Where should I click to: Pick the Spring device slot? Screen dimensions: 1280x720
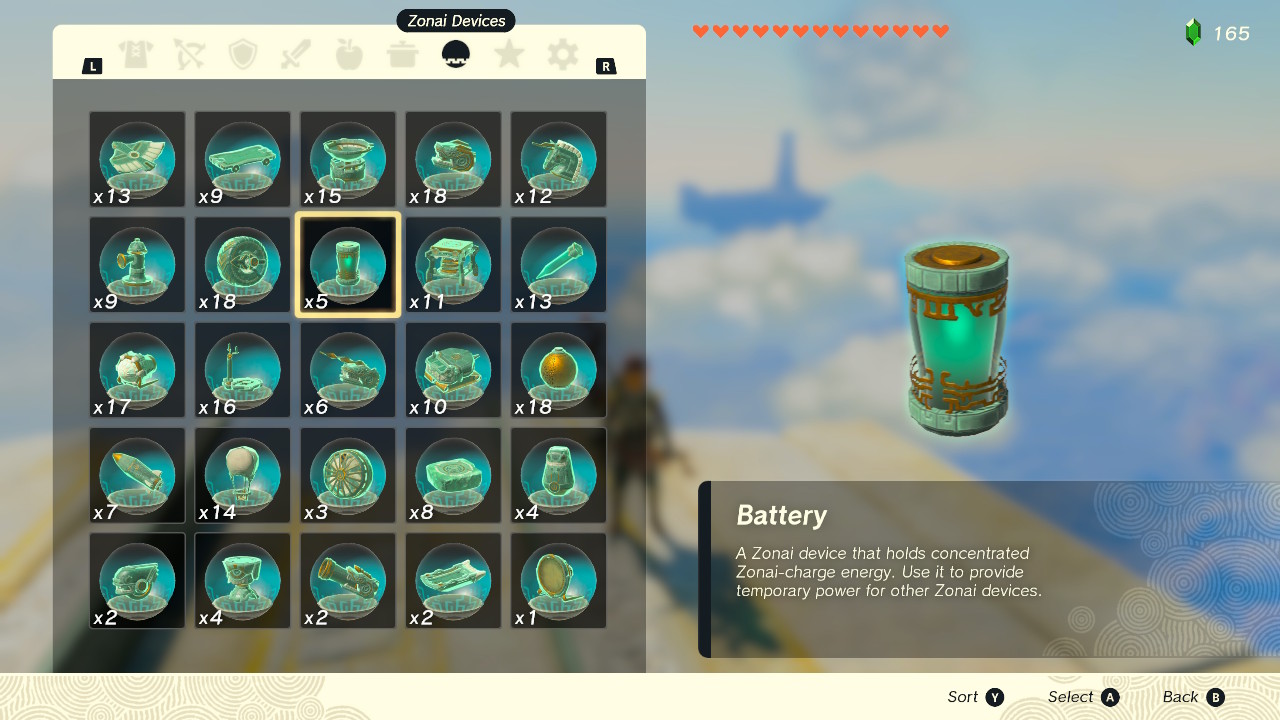point(453,265)
